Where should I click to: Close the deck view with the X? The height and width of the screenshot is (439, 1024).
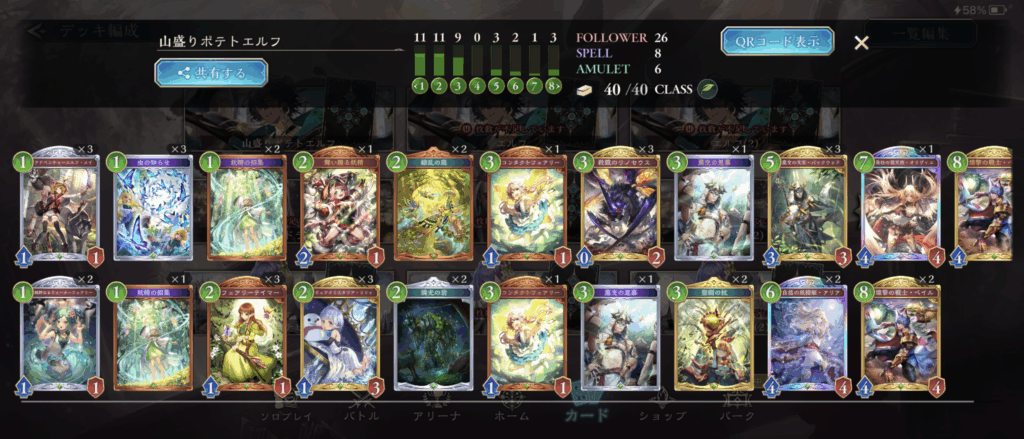pos(861,42)
